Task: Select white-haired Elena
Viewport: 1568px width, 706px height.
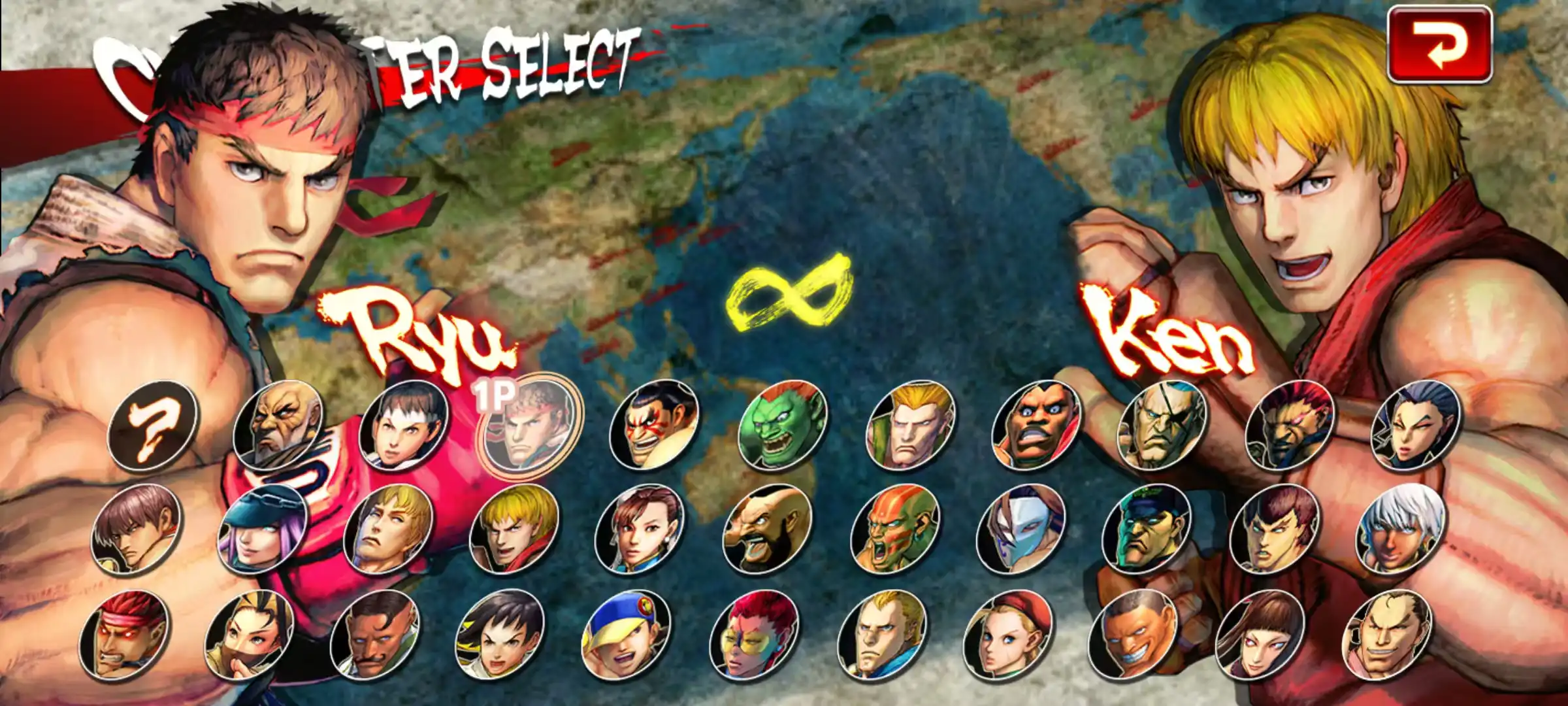Action: (x=1401, y=529)
